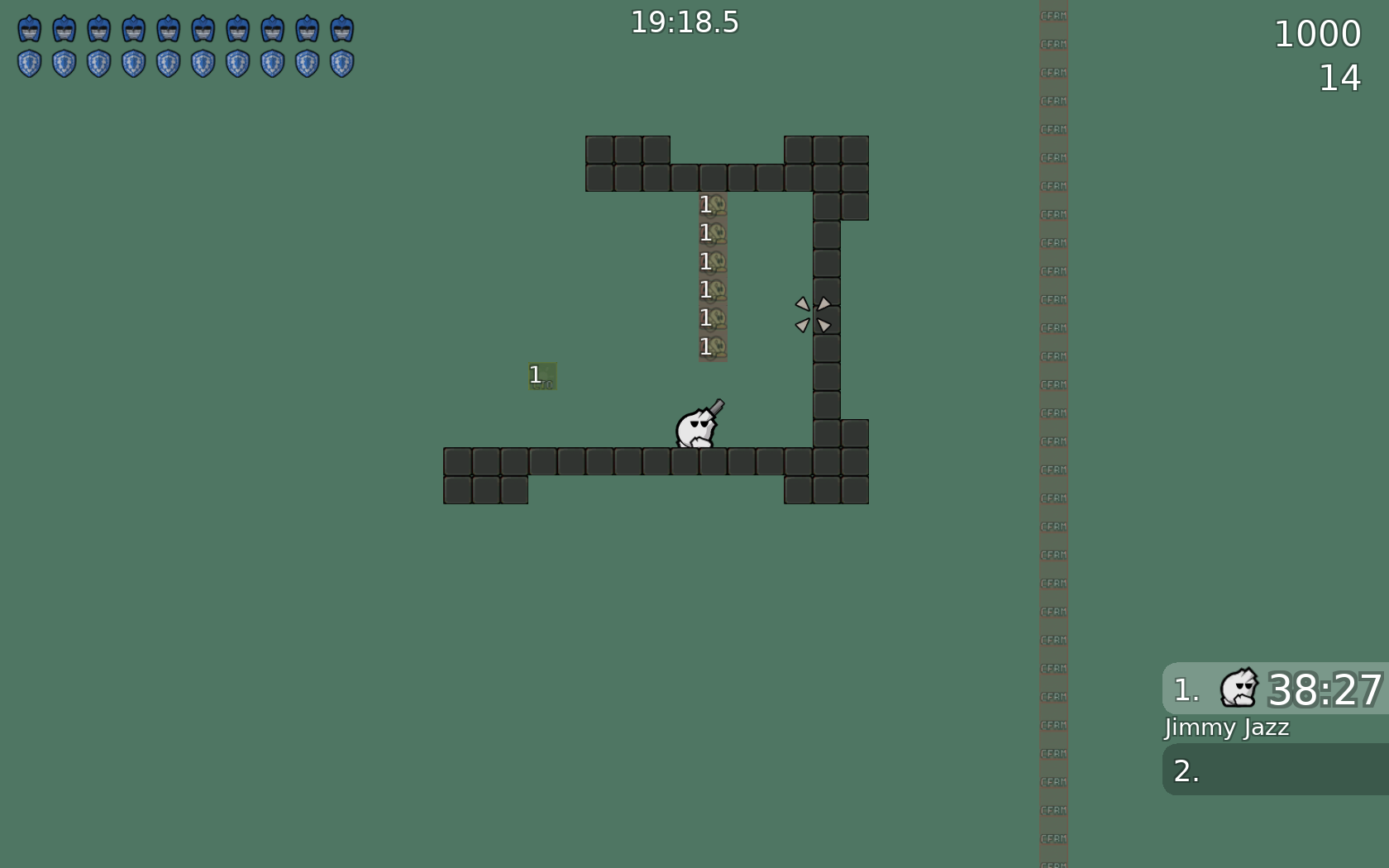Viewport: 1389px width, 868px height.
Task: Click the green tile marked 1 left of the player
Action: (x=542, y=377)
